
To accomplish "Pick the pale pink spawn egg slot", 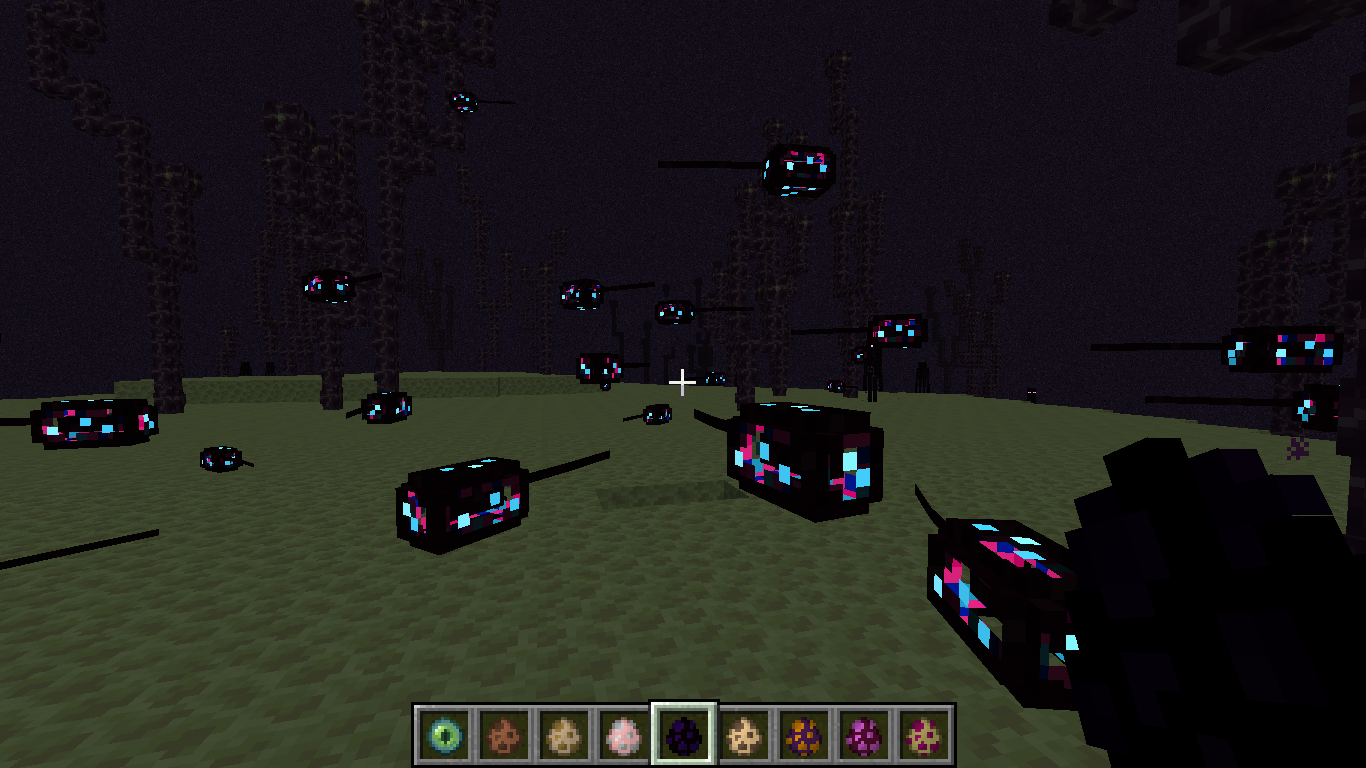I will pos(624,735).
